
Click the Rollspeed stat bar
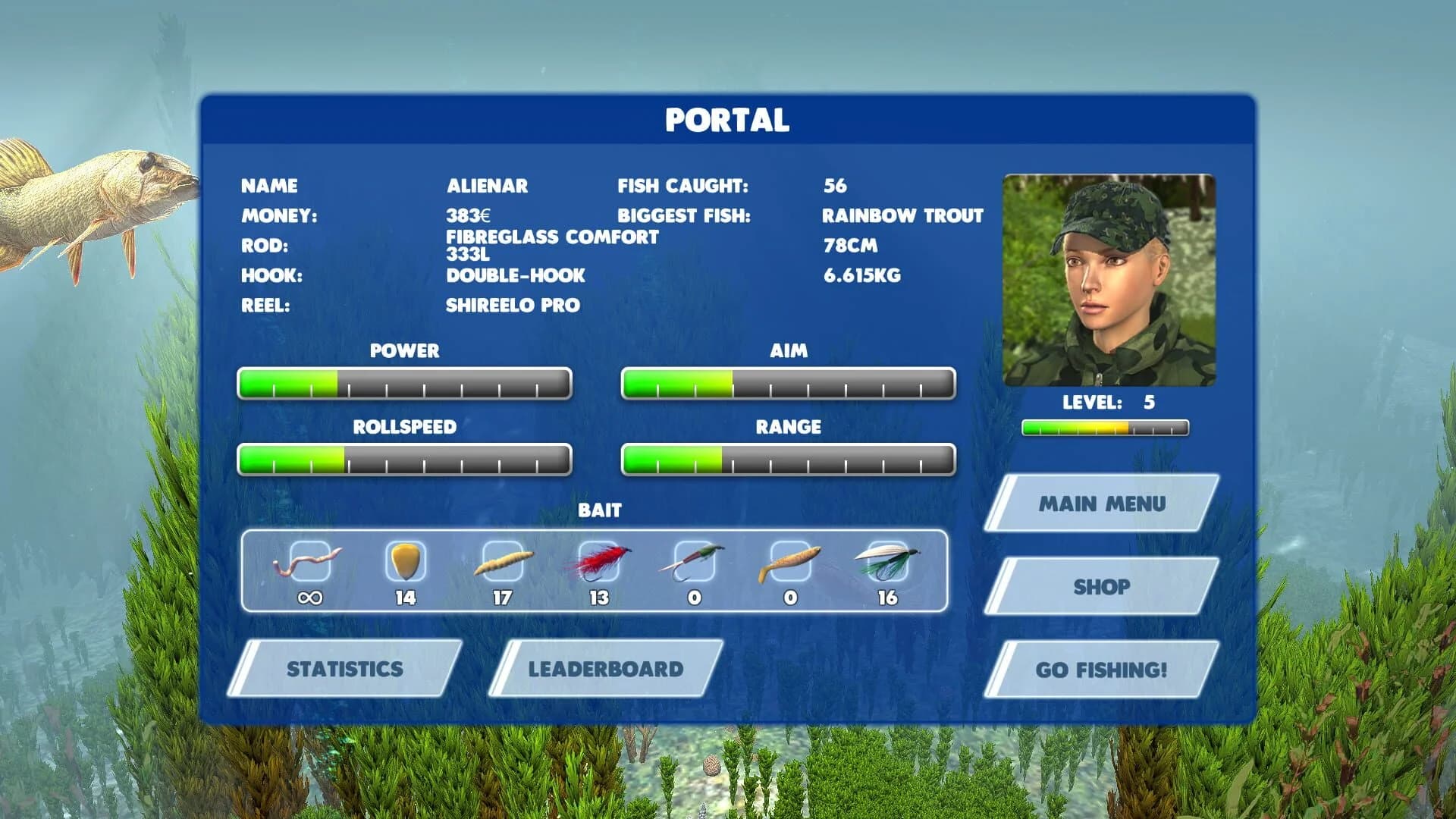pyautogui.click(x=404, y=459)
